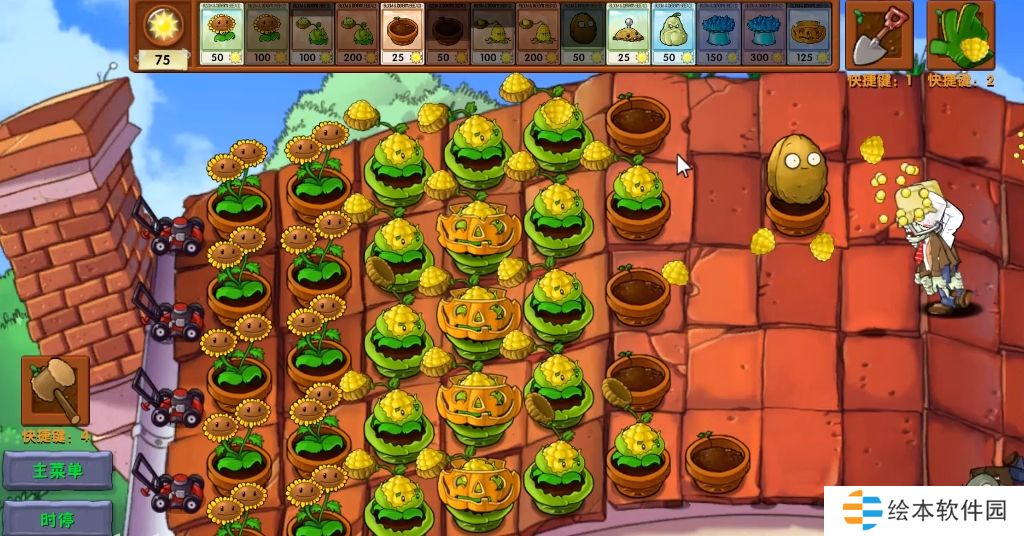Activate the green glove holding corn

pyautogui.click(x=960, y=36)
